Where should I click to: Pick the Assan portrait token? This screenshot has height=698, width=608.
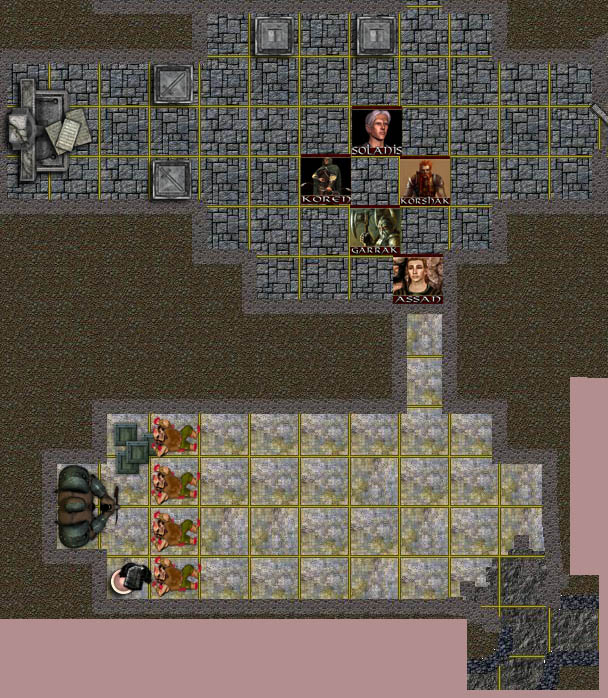coord(417,279)
